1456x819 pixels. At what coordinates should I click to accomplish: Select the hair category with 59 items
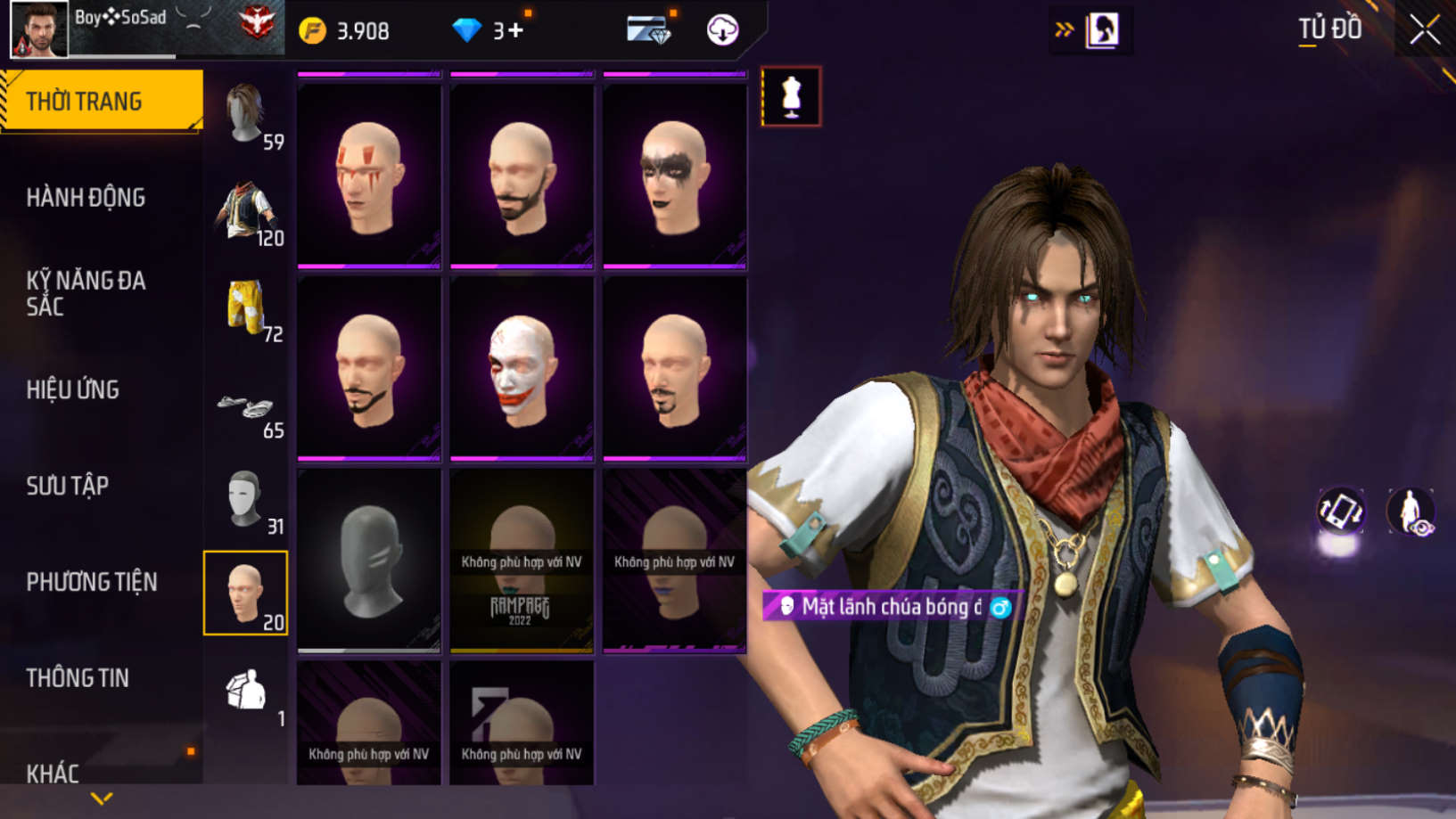(246, 114)
